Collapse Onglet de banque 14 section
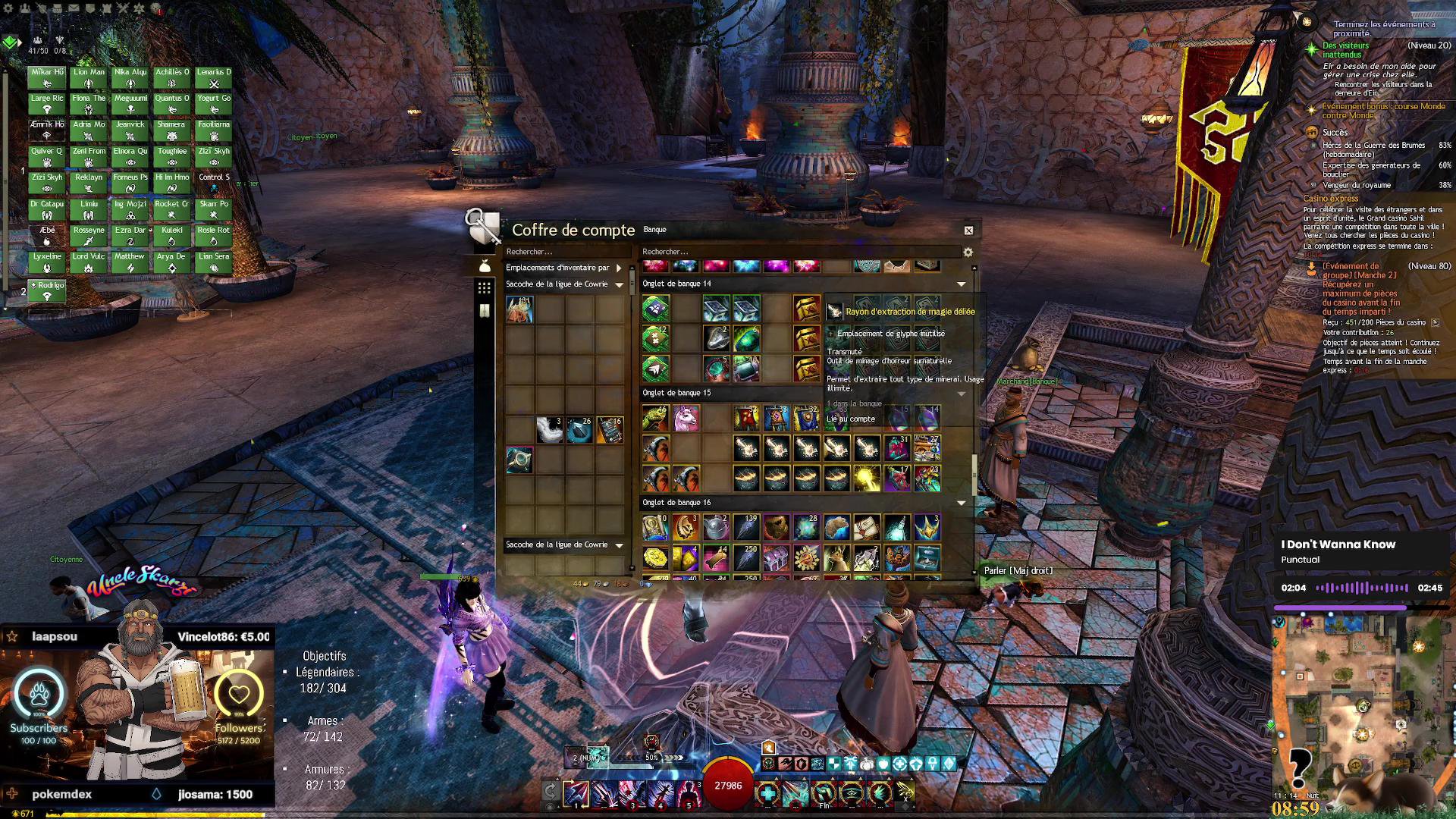 (x=962, y=284)
